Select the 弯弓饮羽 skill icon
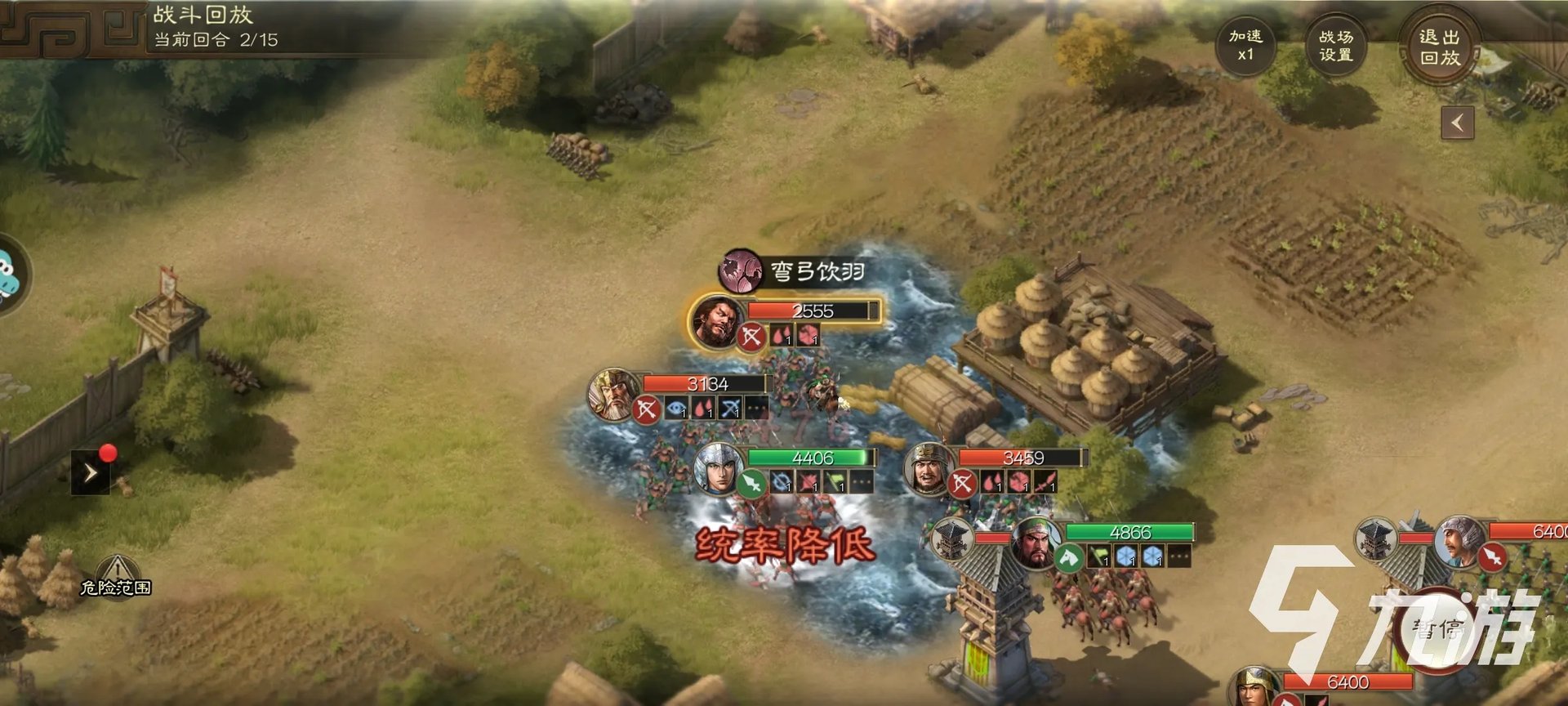The height and width of the screenshot is (706, 1568). pos(739,270)
